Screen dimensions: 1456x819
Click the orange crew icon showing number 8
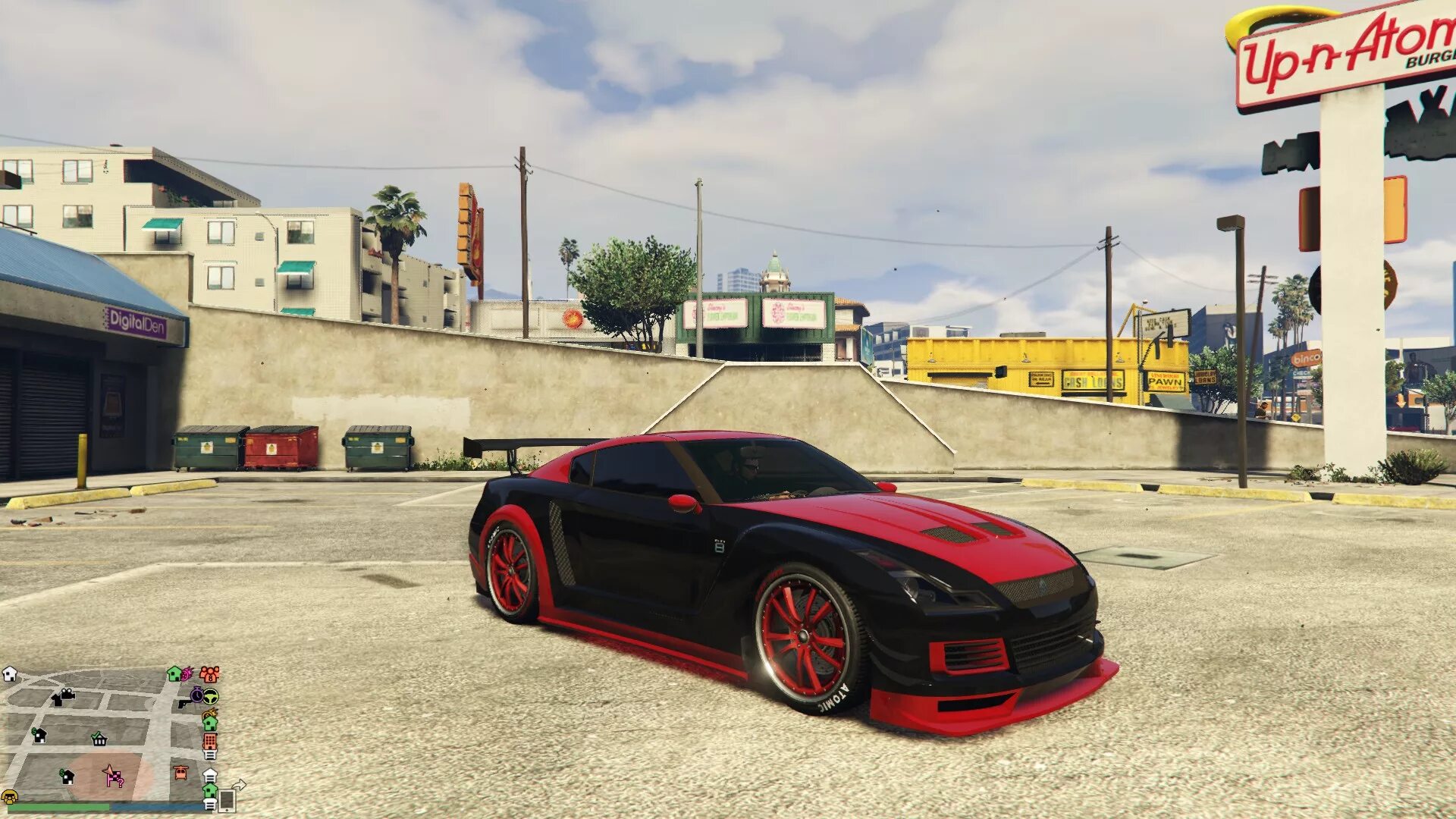[x=210, y=676]
